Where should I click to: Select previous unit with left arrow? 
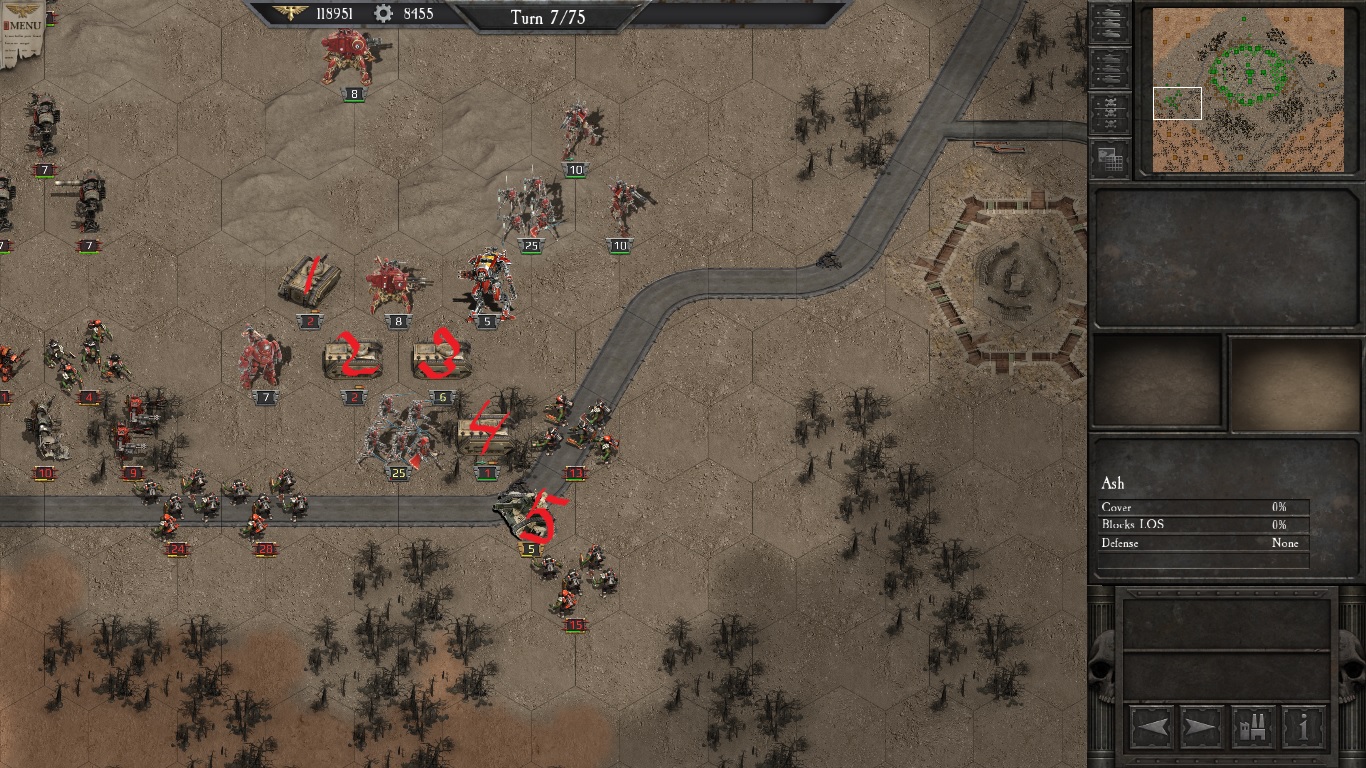(1151, 726)
